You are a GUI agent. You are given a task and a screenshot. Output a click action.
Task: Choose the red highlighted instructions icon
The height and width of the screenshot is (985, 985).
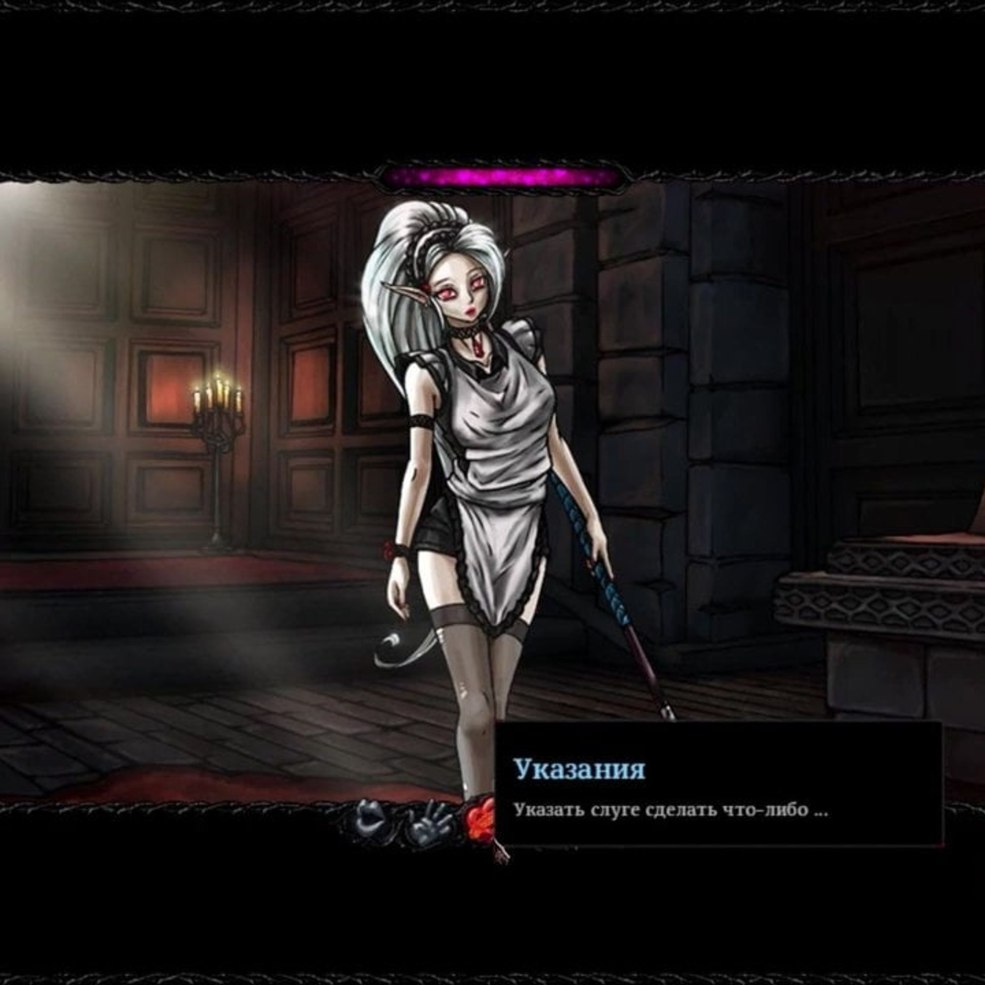pyautogui.click(x=480, y=821)
